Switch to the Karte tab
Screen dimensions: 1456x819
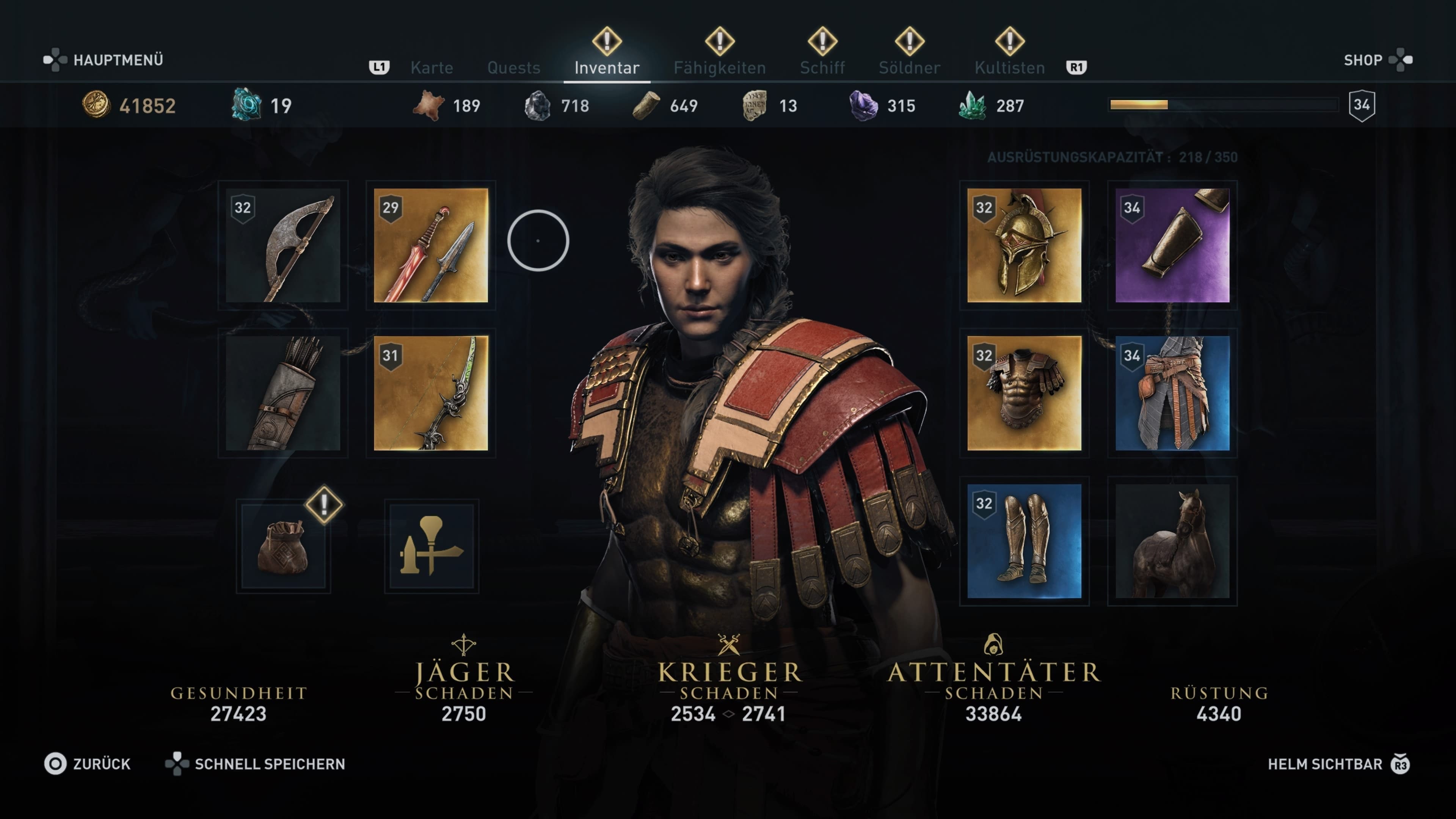click(x=431, y=68)
